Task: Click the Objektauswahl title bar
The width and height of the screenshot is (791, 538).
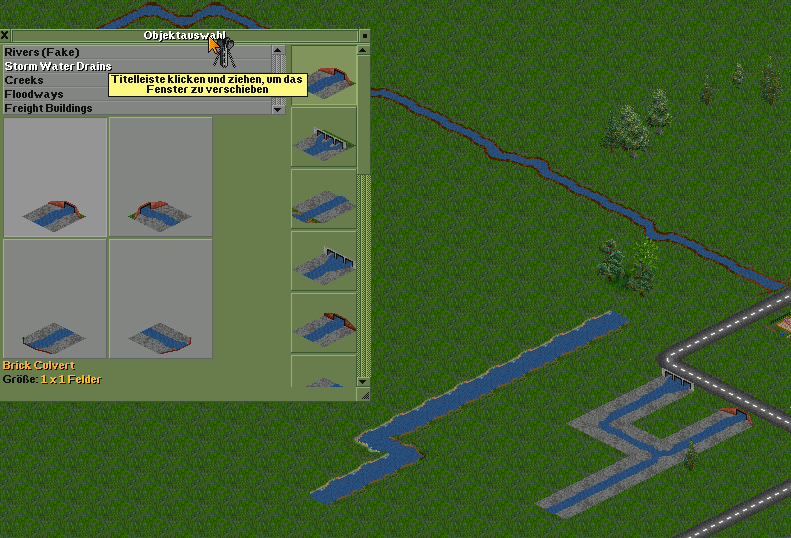Action: [x=120, y=35]
